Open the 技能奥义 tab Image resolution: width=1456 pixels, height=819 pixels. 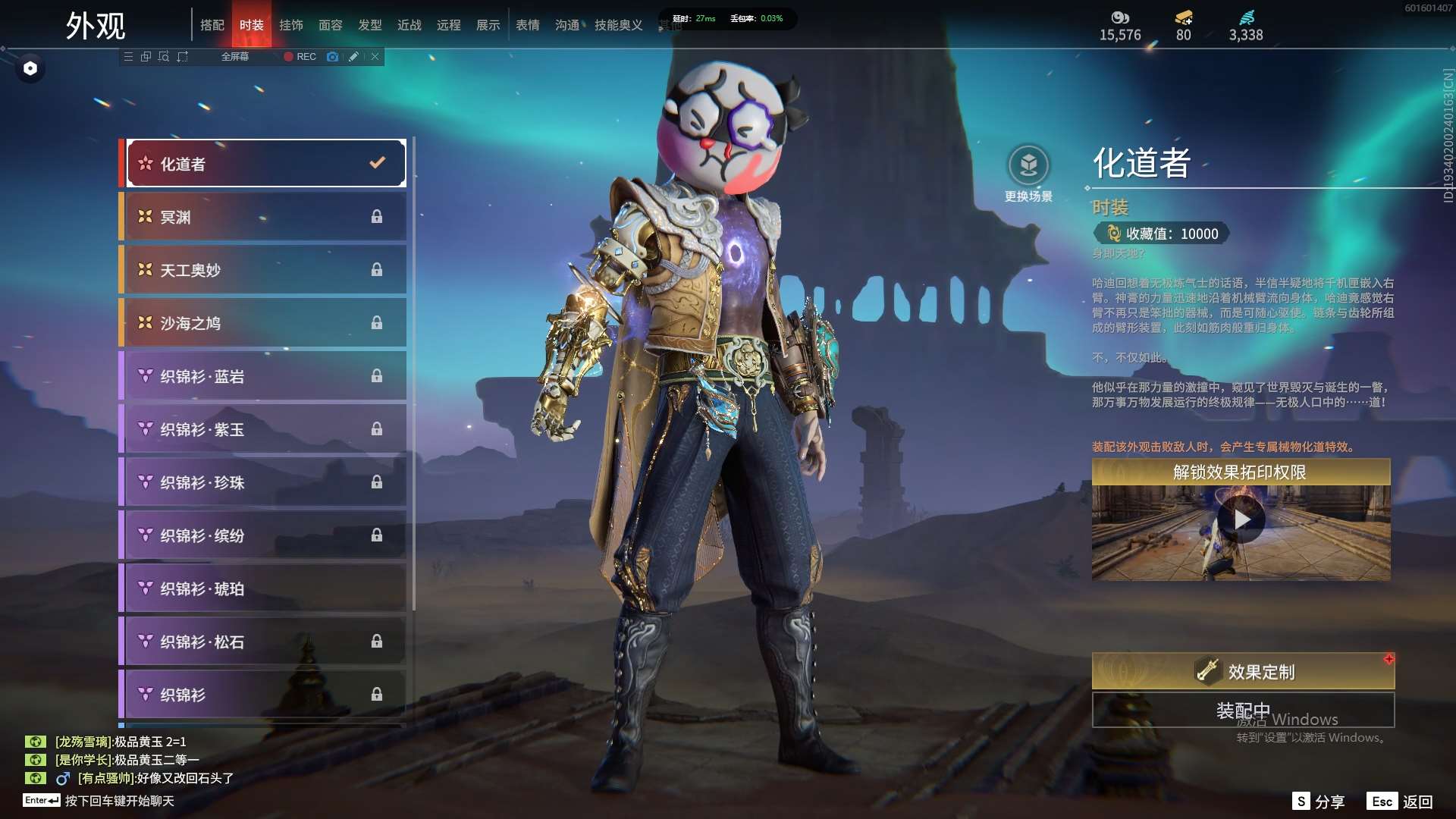coord(619,25)
